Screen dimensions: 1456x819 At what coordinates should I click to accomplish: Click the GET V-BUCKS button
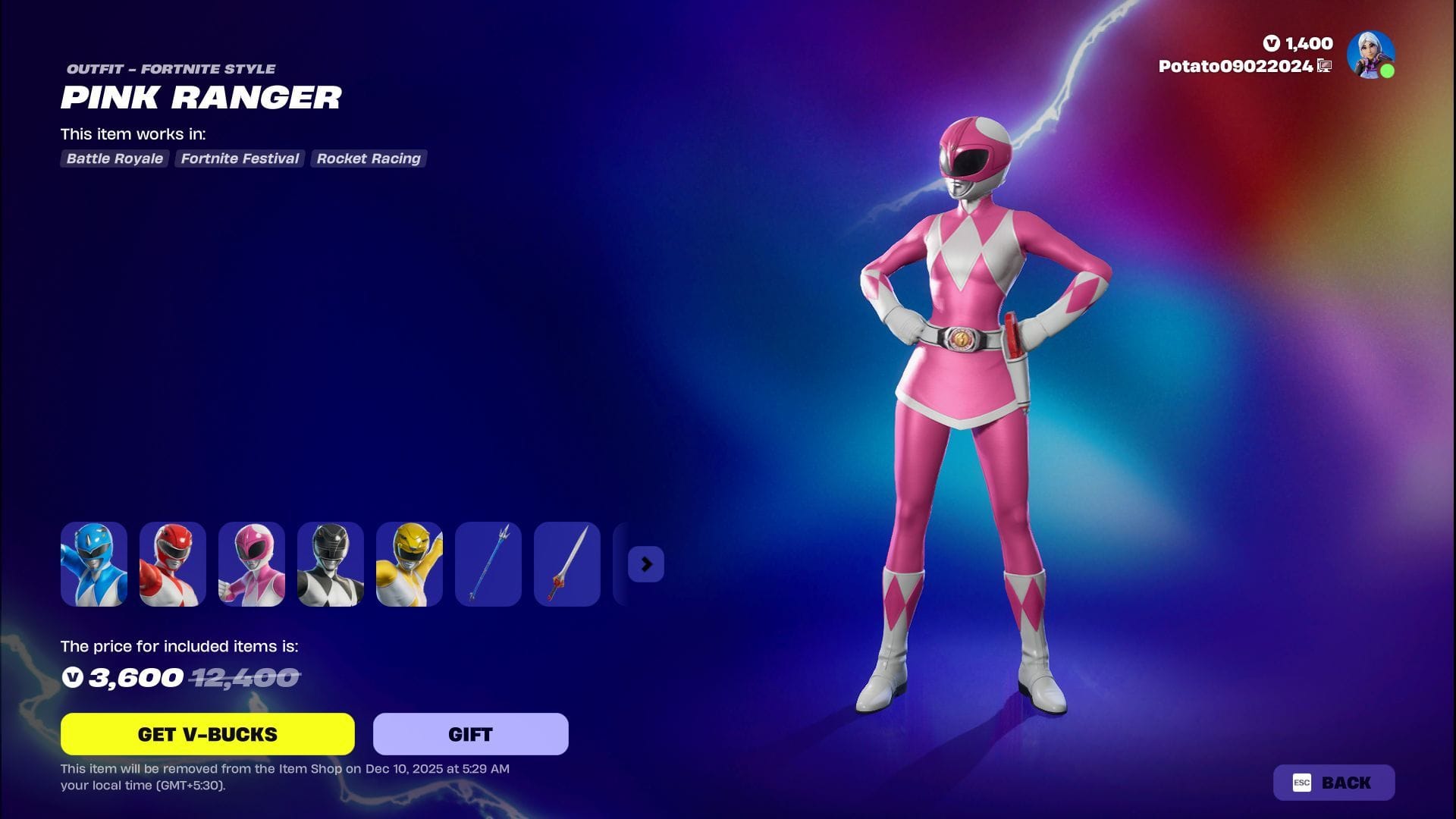[207, 733]
